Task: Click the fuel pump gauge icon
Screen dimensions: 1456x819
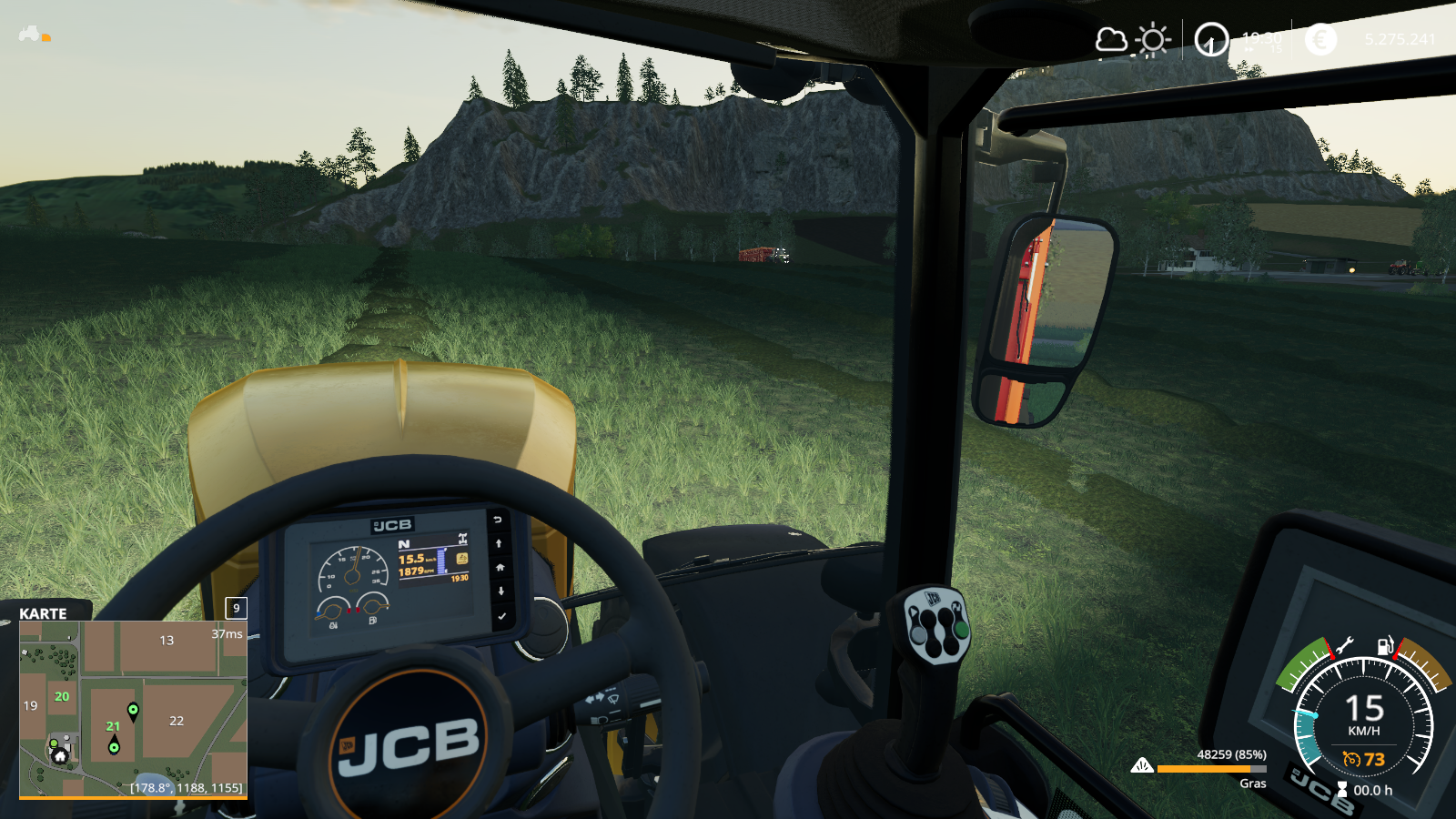Action: point(1385,646)
